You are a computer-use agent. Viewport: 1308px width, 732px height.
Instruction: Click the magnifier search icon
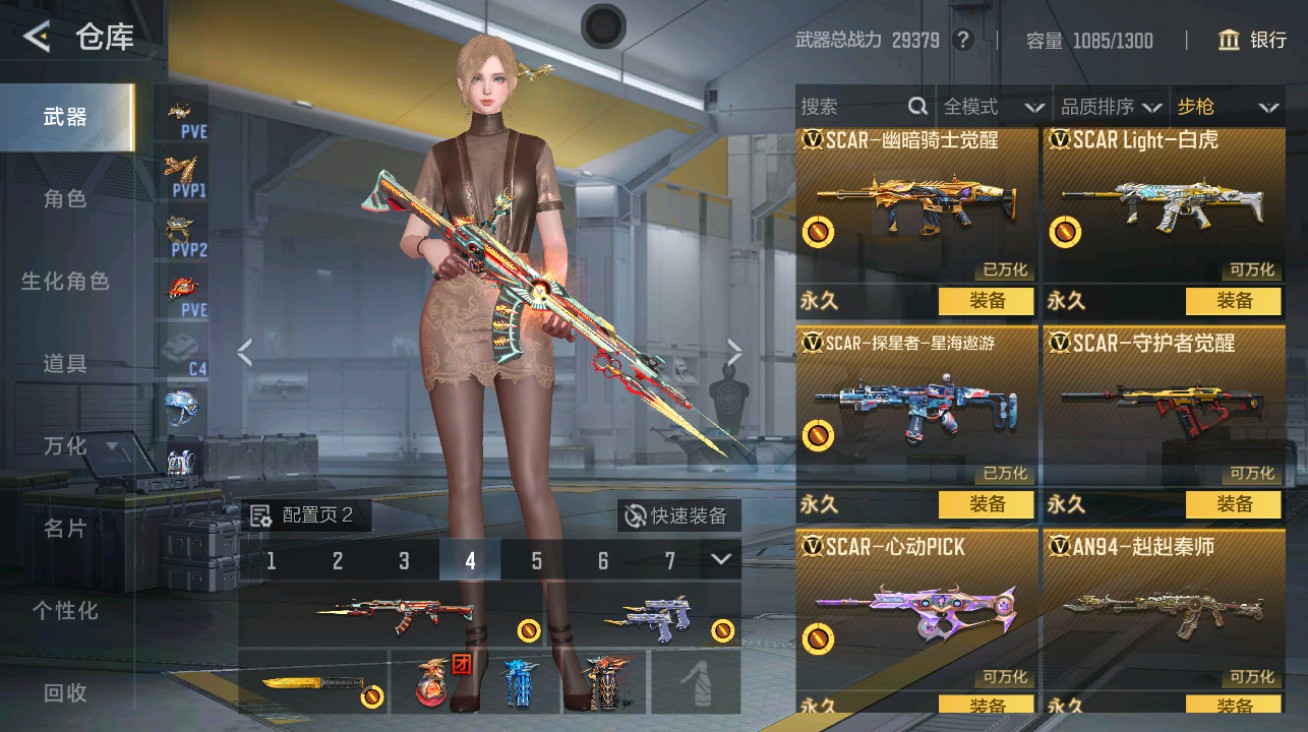click(916, 106)
